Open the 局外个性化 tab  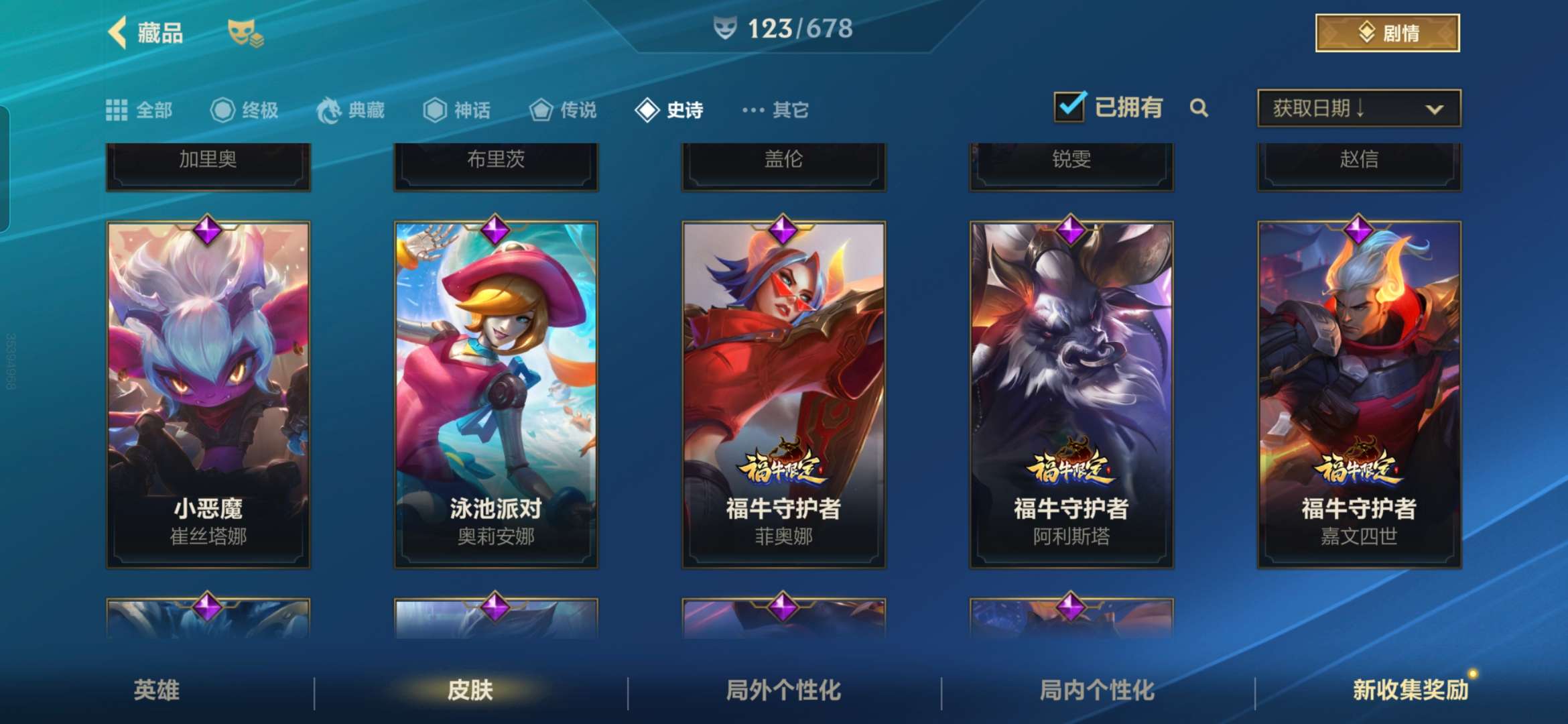pos(783,690)
